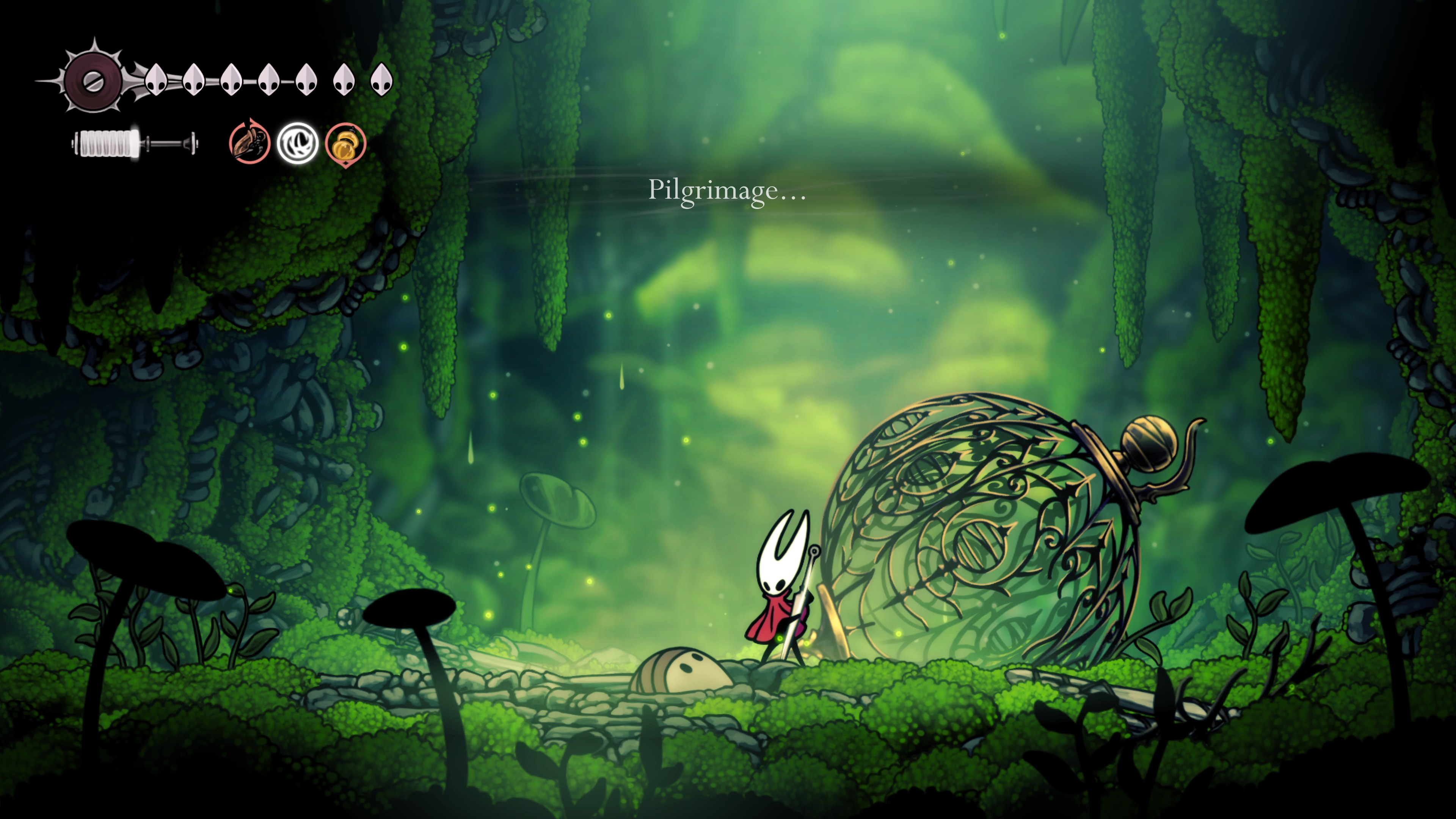Choose the golden bell tool icon

click(x=345, y=144)
